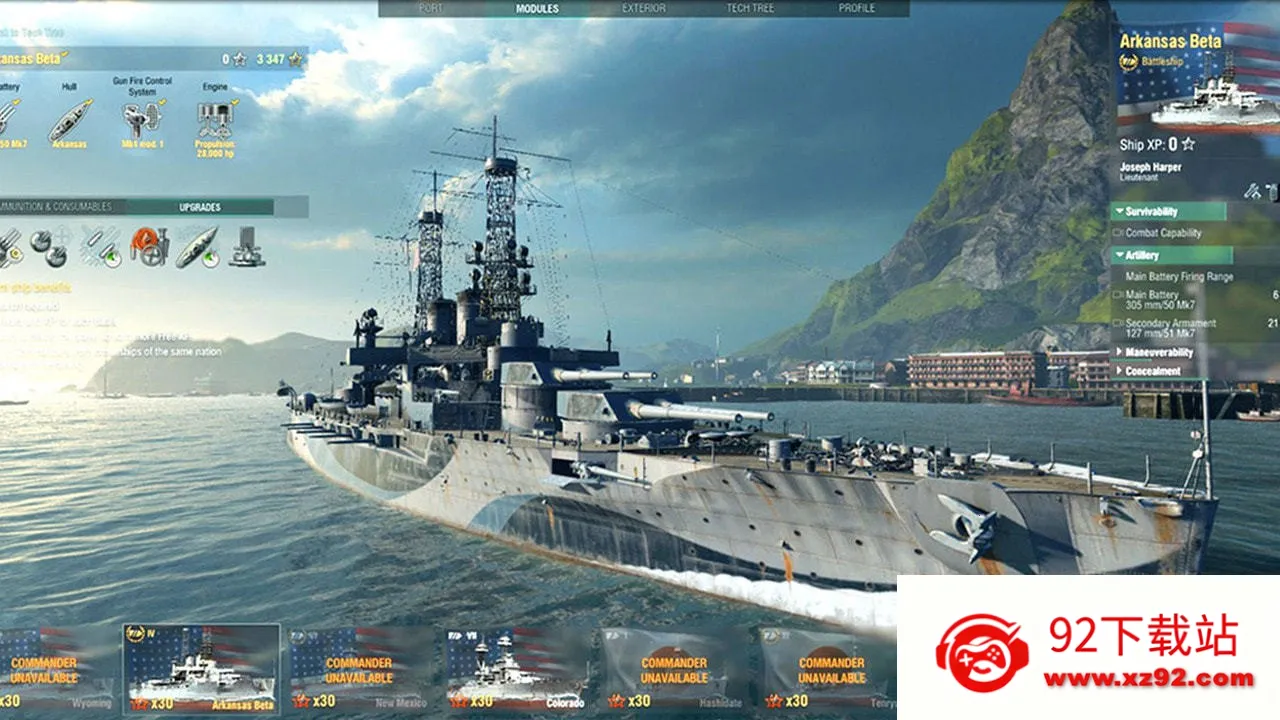Screen dimensions: 1280x720
Task: Collapse the Artillery section
Action: click(x=1140, y=255)
